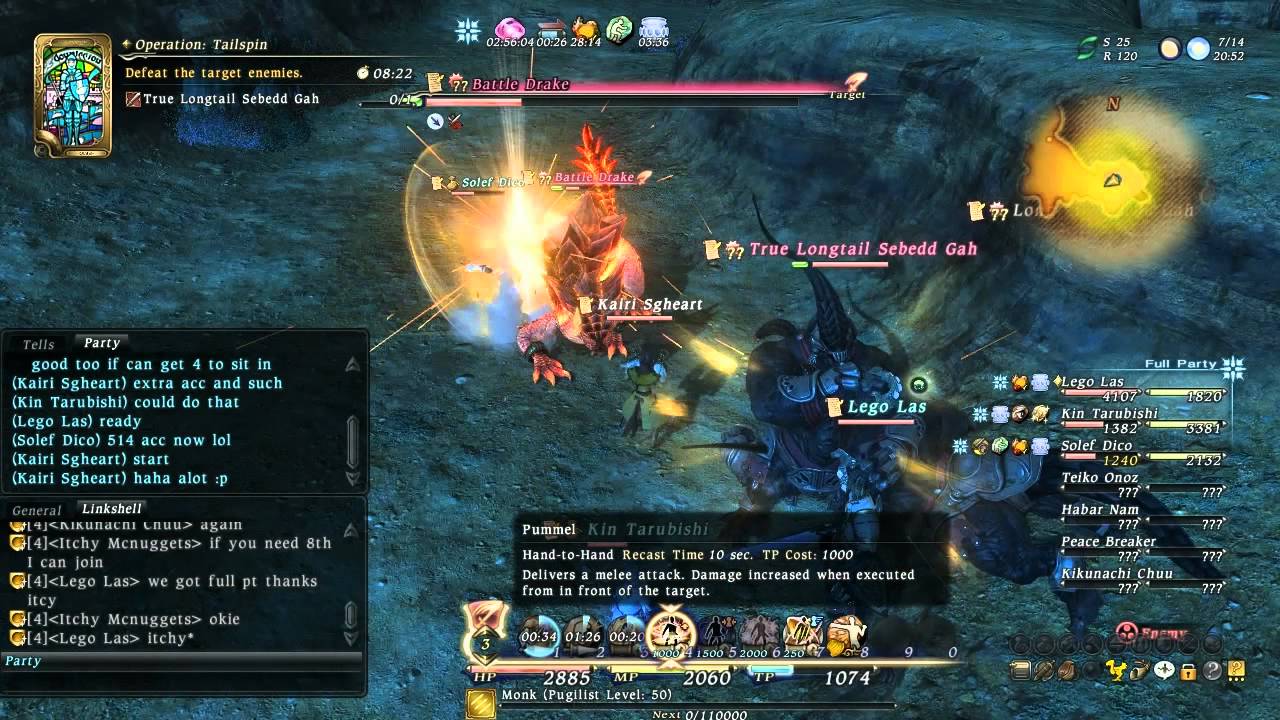Select the slot 1 ability on cooldown 00:34
1280x720 pixels.
[539, 635]
